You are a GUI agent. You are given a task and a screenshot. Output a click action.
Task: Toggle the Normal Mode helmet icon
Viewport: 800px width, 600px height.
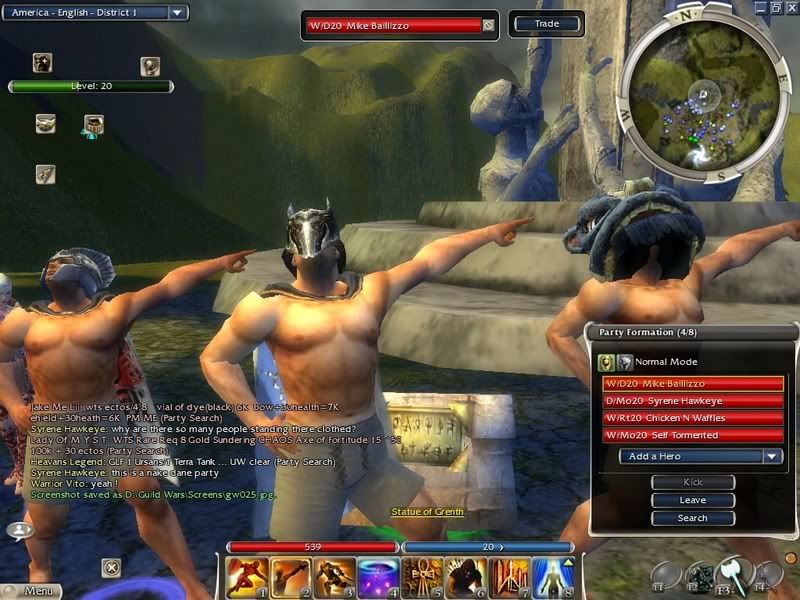click(x=606, y=362)
